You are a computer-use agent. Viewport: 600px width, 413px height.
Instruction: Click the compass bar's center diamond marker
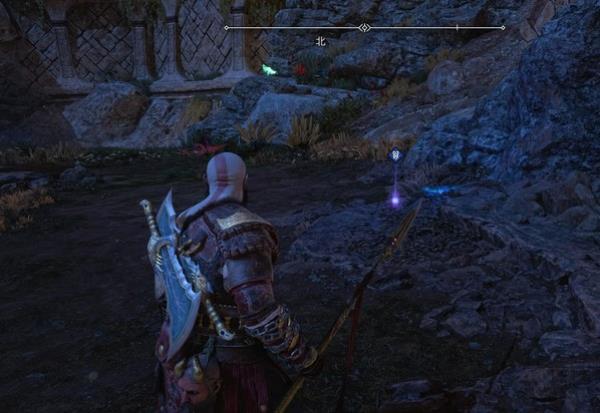click(364, 27)
